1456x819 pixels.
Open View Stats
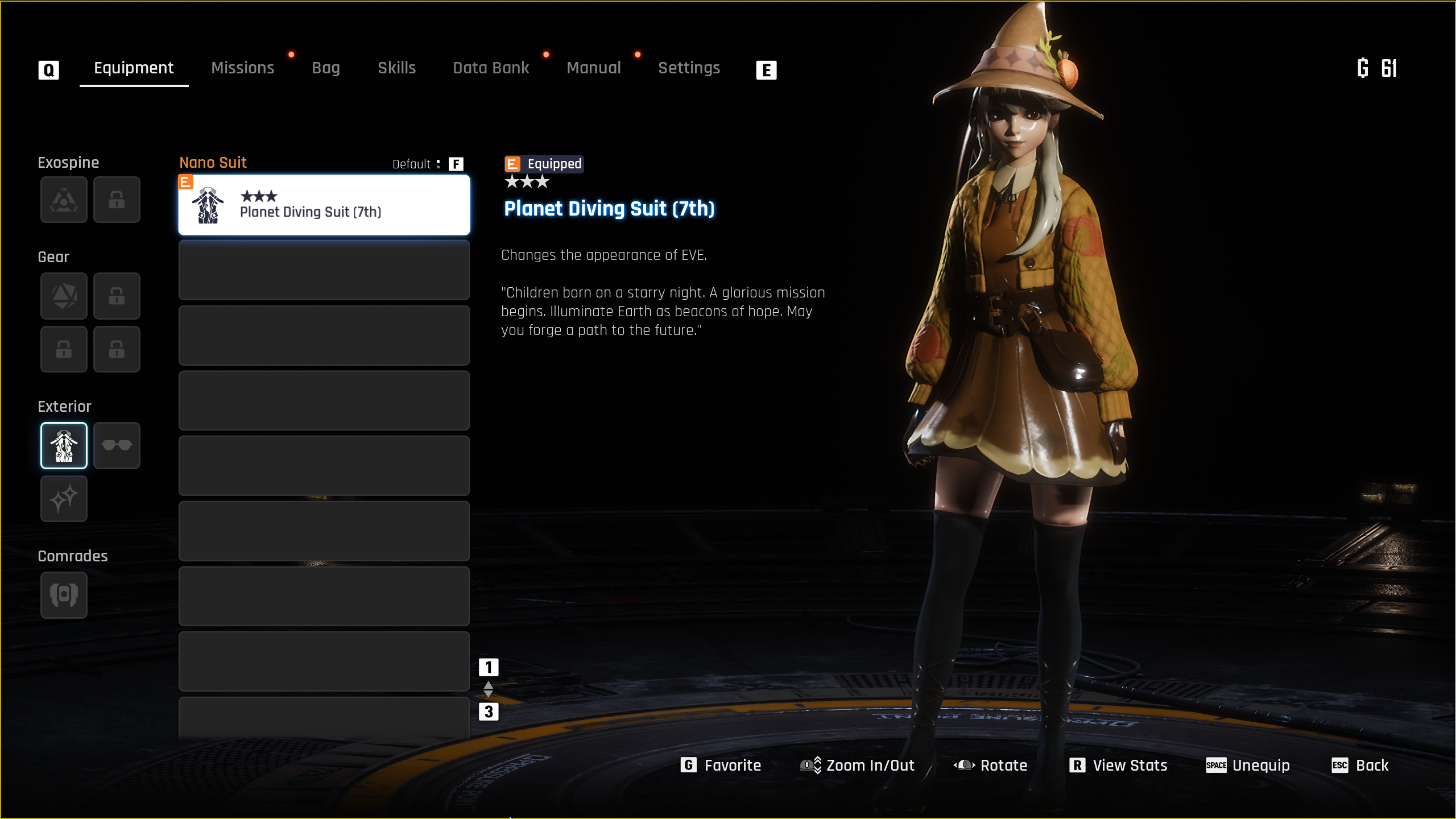click(1118, 766)
